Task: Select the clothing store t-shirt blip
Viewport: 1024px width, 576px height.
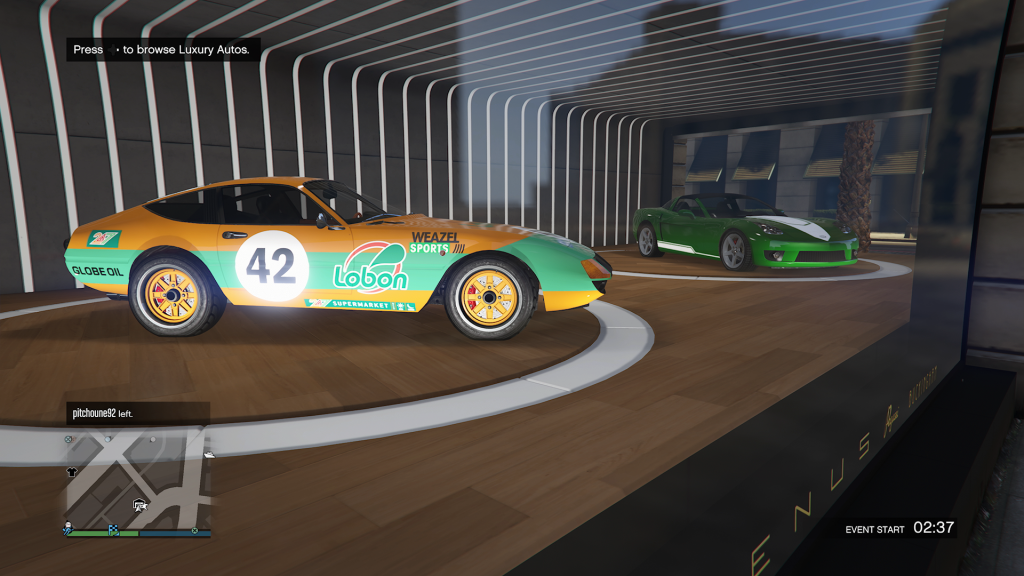Action: (73, 469)
